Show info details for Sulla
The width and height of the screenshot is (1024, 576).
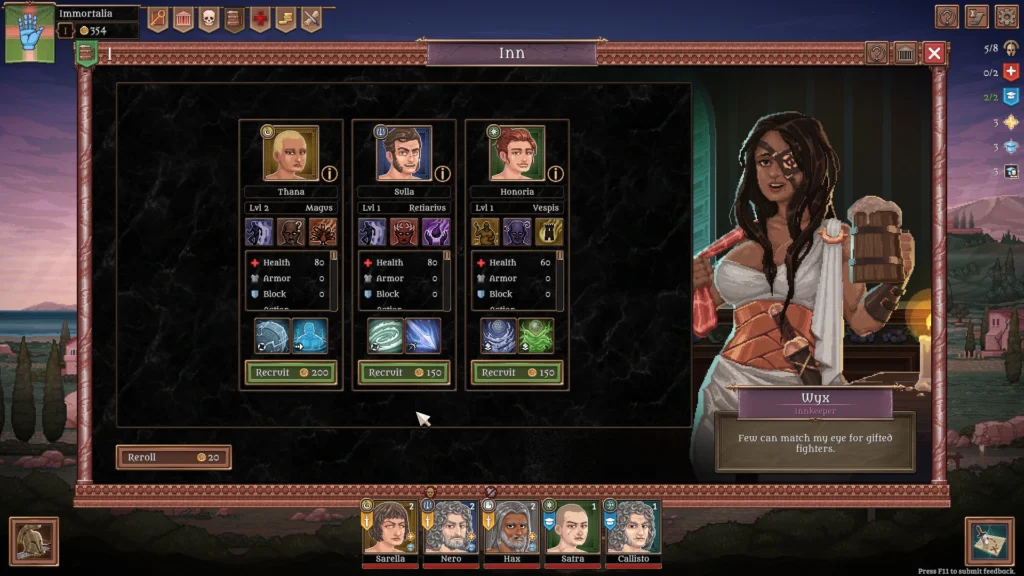coord(442,174)
